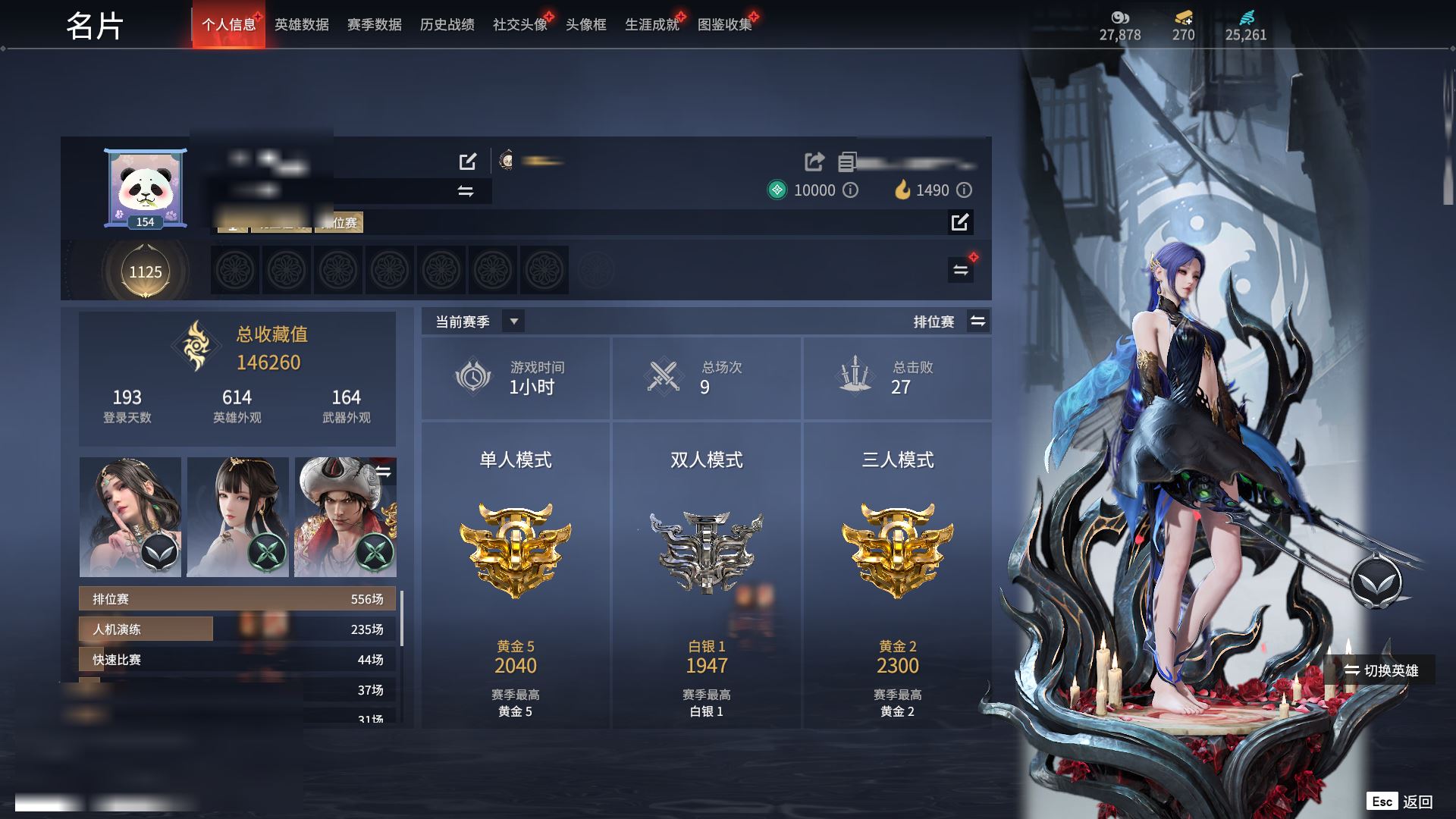This screenshot has width=1456, height=819.
Task: Click the share arrow icon
Action: [814, 162]
